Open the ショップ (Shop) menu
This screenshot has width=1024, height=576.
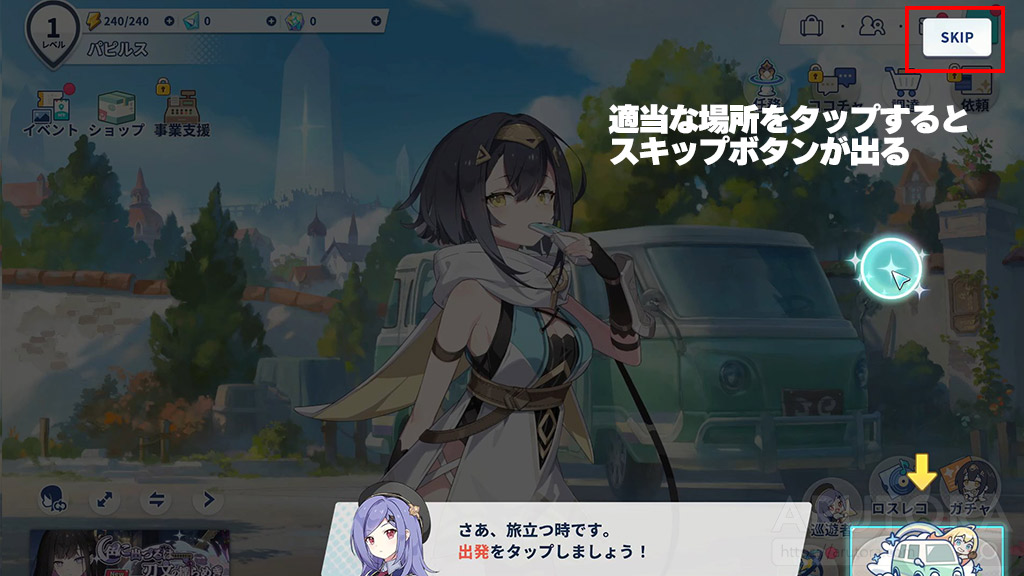click(x=116, y=111)
